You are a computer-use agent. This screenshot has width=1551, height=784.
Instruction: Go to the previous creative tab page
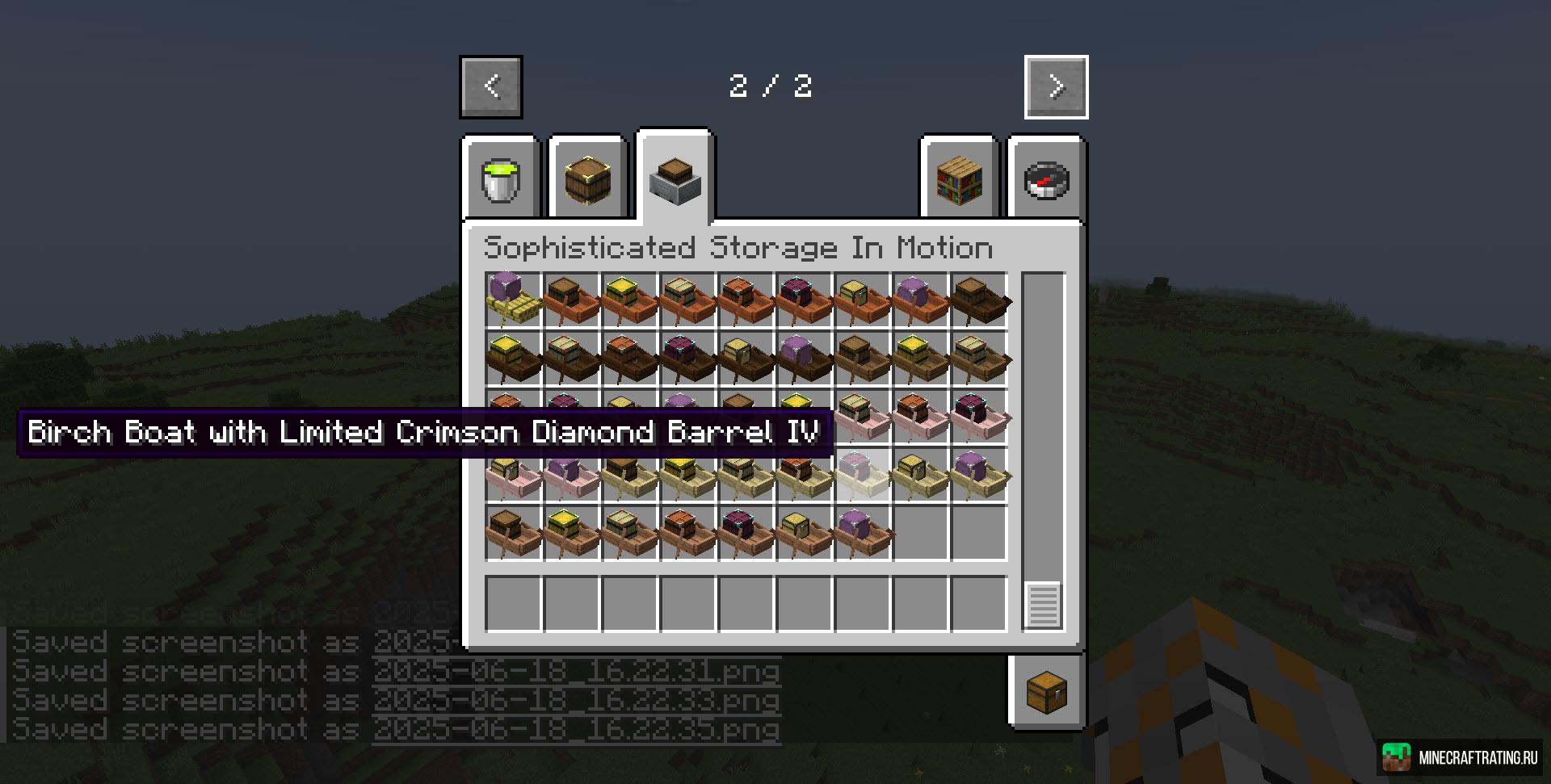point(491,86)
